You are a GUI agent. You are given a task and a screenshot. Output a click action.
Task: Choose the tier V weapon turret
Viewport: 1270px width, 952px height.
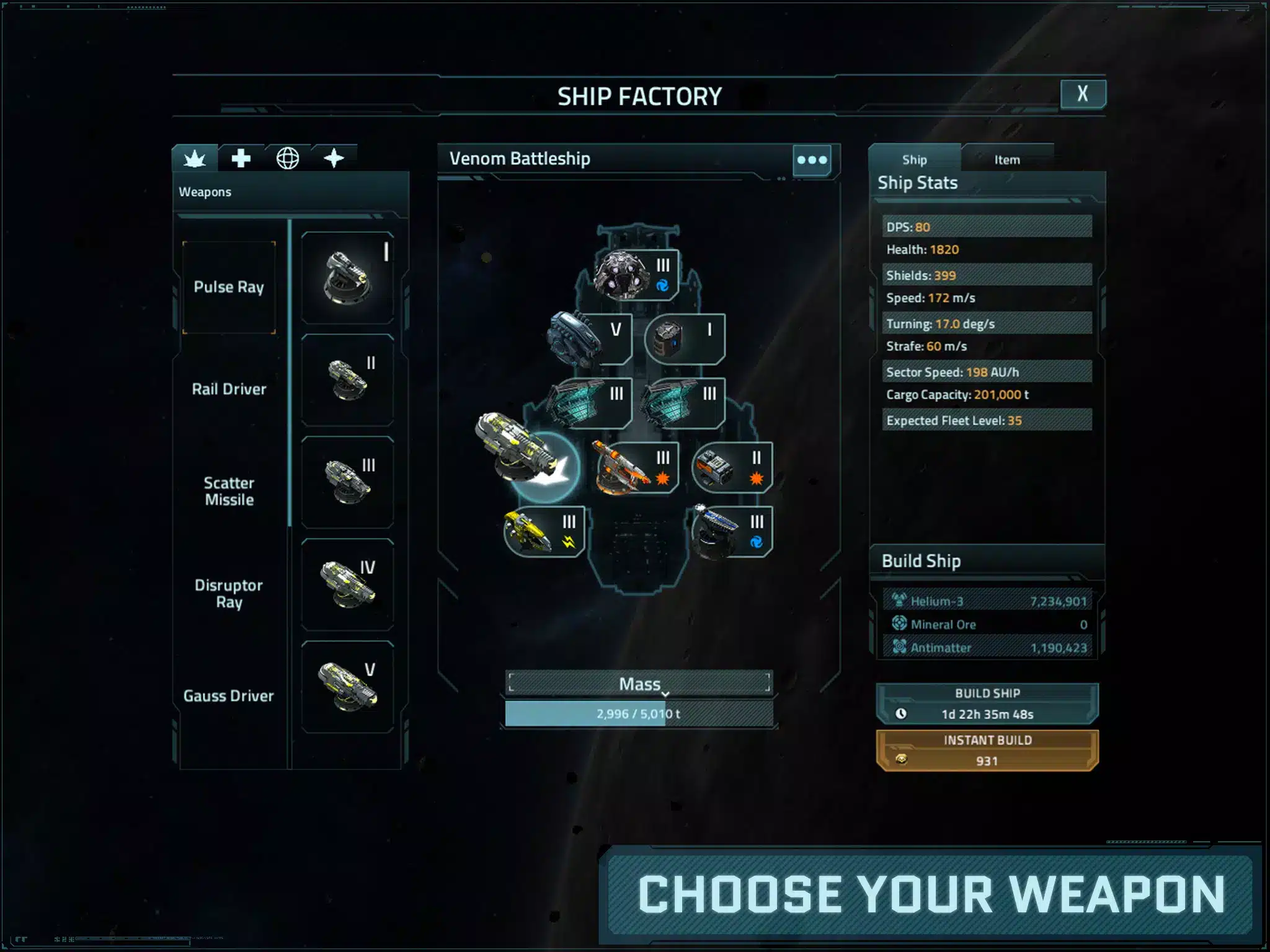348,687
